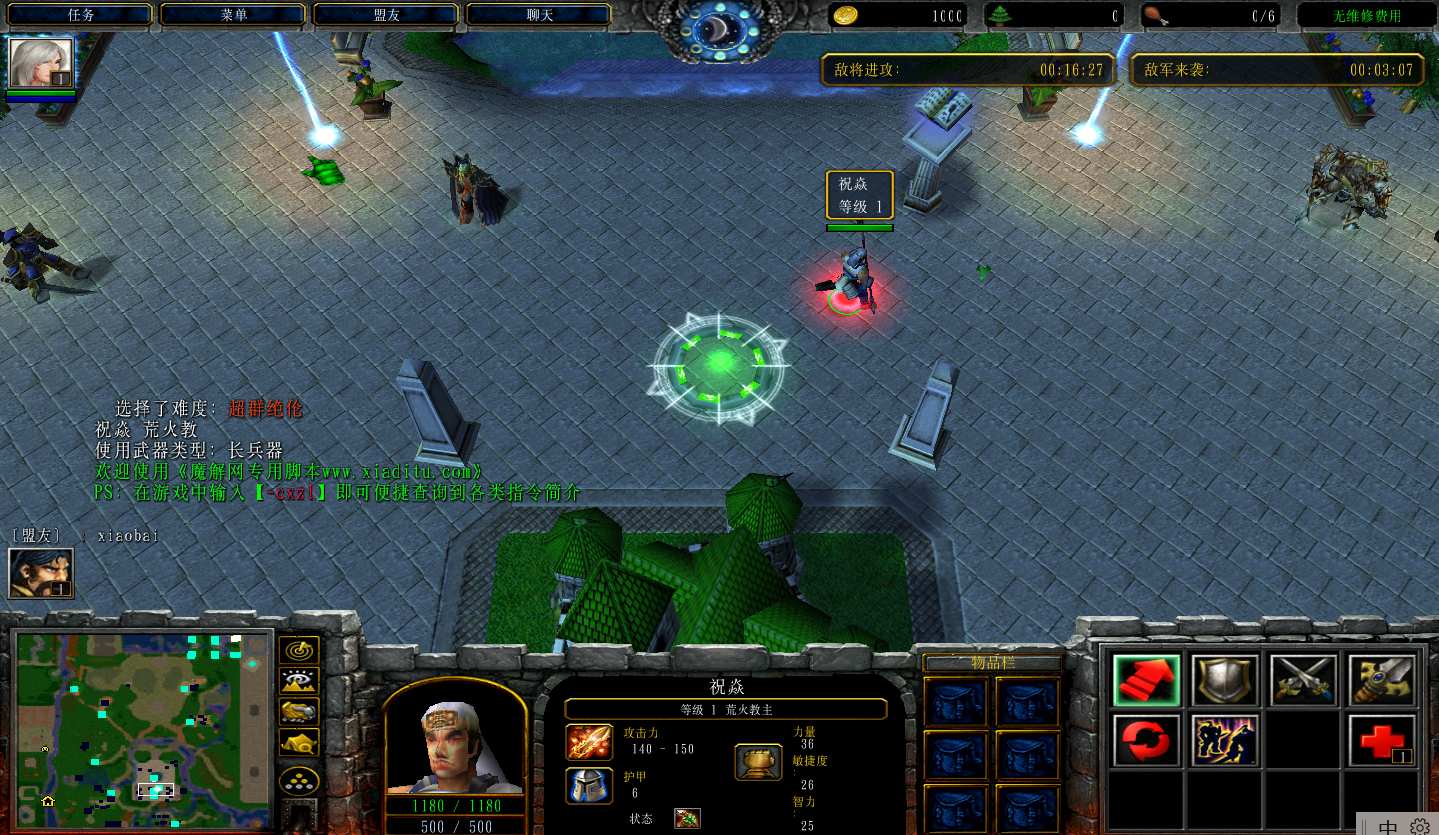Use the glowing silhouettes ability
Image resolution: width=1439 pixels, height=835 pixels.
pyautogui.click(x=1225, y=740)
